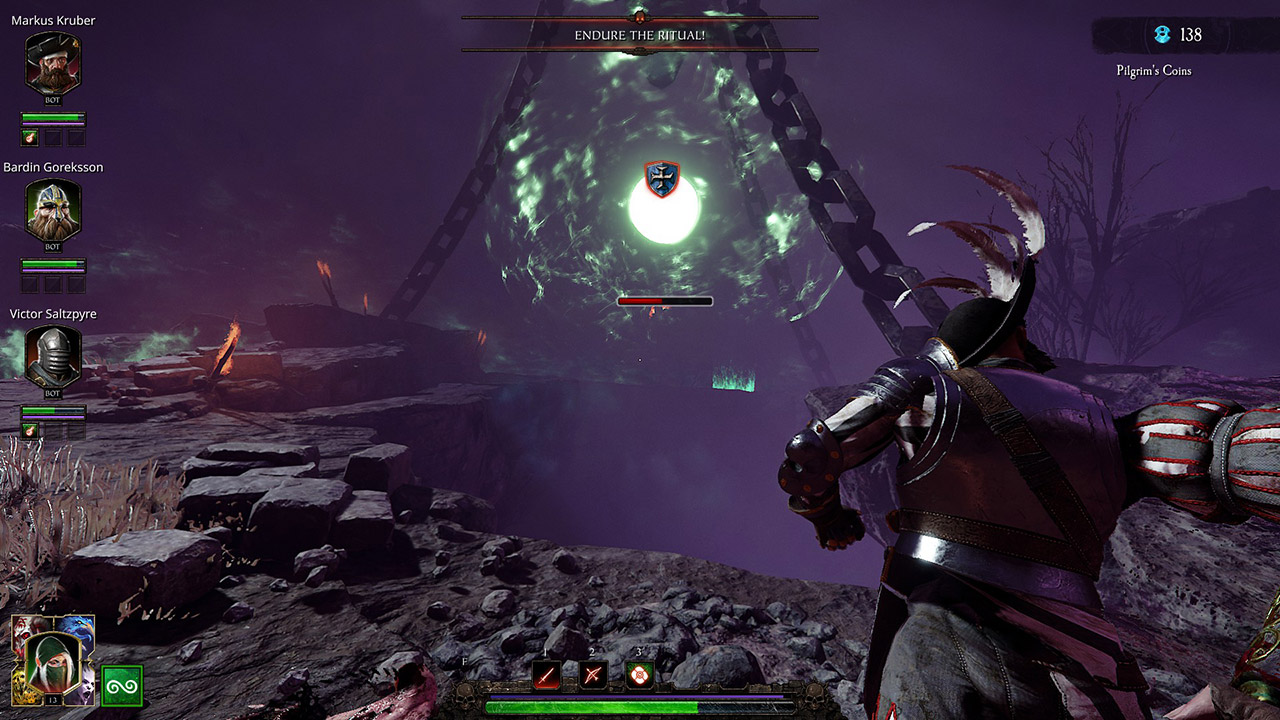Click the blue shield objective marker
This screenshot has height=720, width=1280.
pyautogui.click(x=662, y=179)
